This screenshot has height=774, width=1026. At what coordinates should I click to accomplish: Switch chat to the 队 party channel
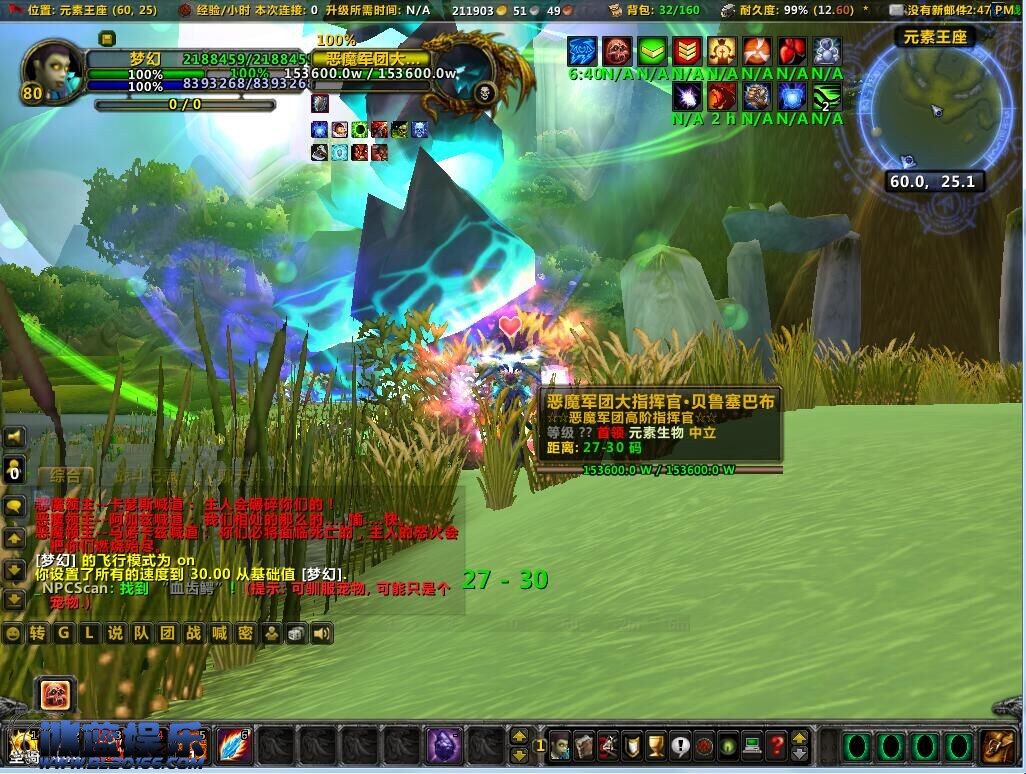[141, 633]
